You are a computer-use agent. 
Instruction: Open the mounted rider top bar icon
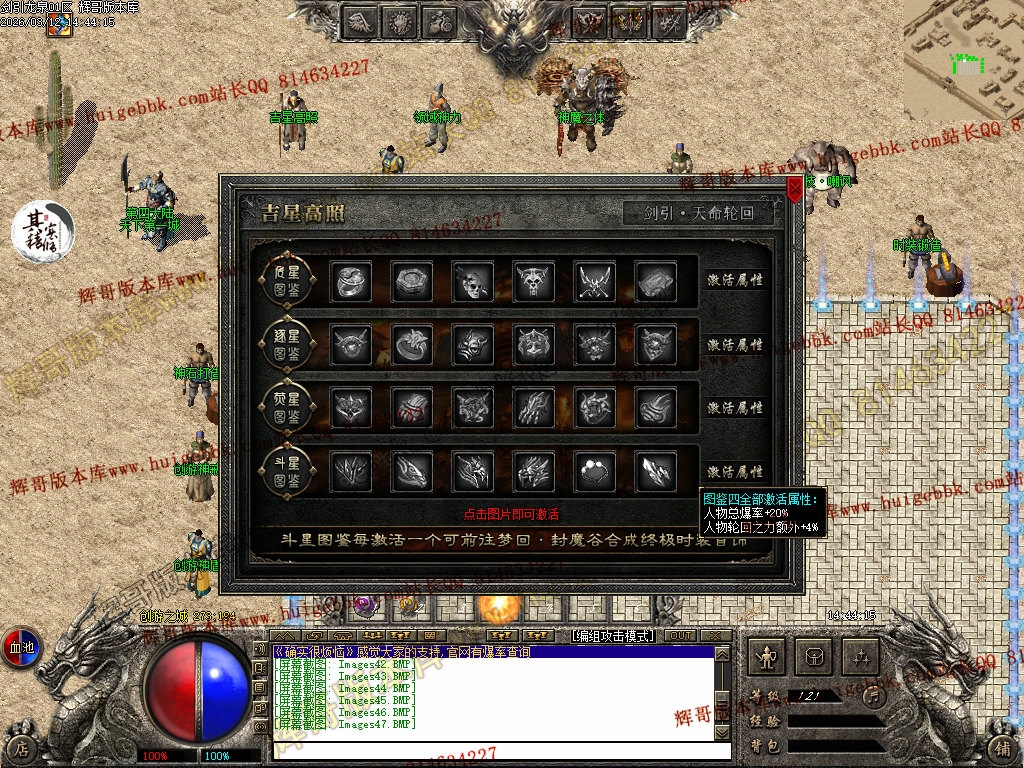tap(439, 21)
